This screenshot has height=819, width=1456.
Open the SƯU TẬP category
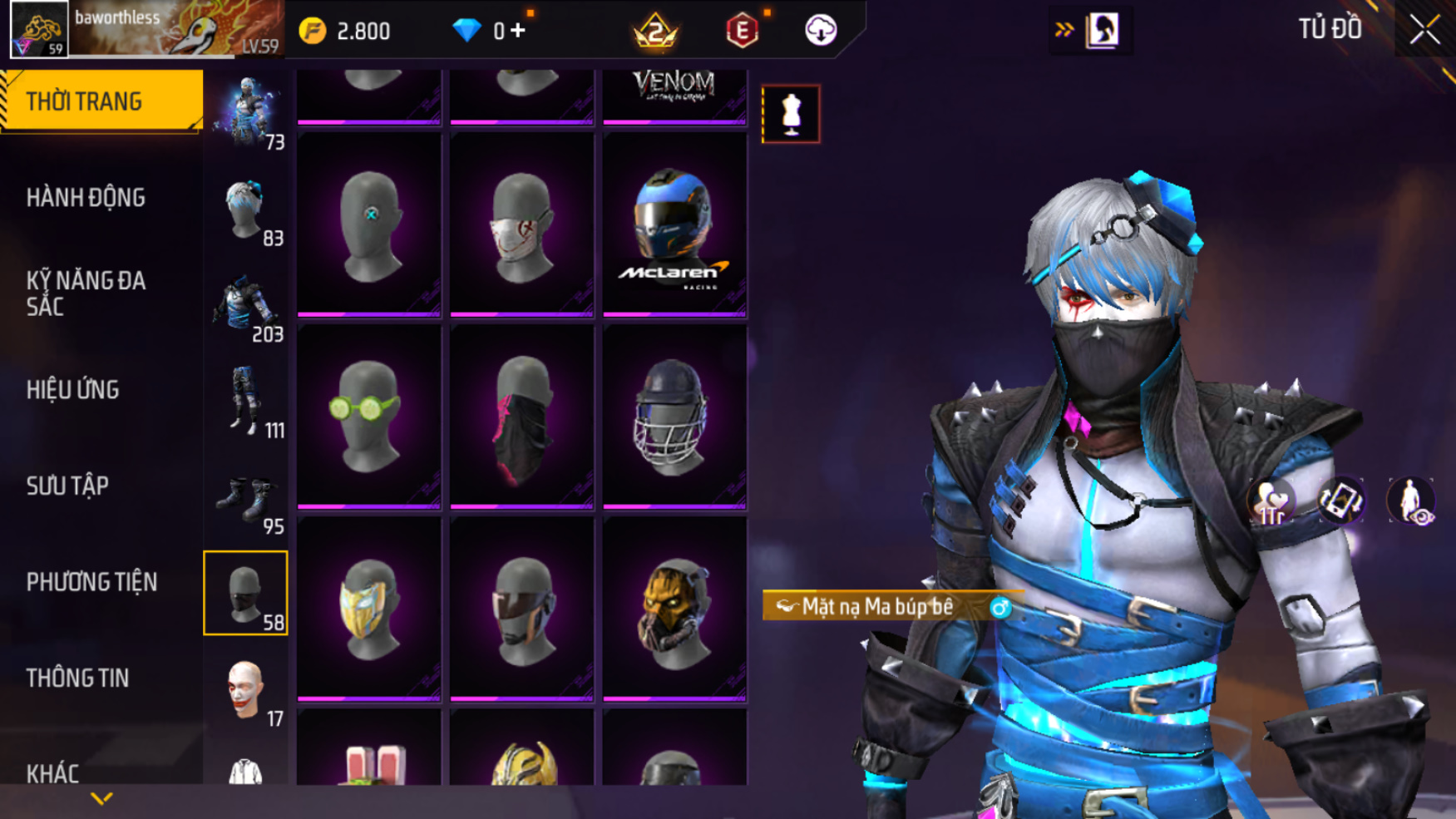coord(67,486)
